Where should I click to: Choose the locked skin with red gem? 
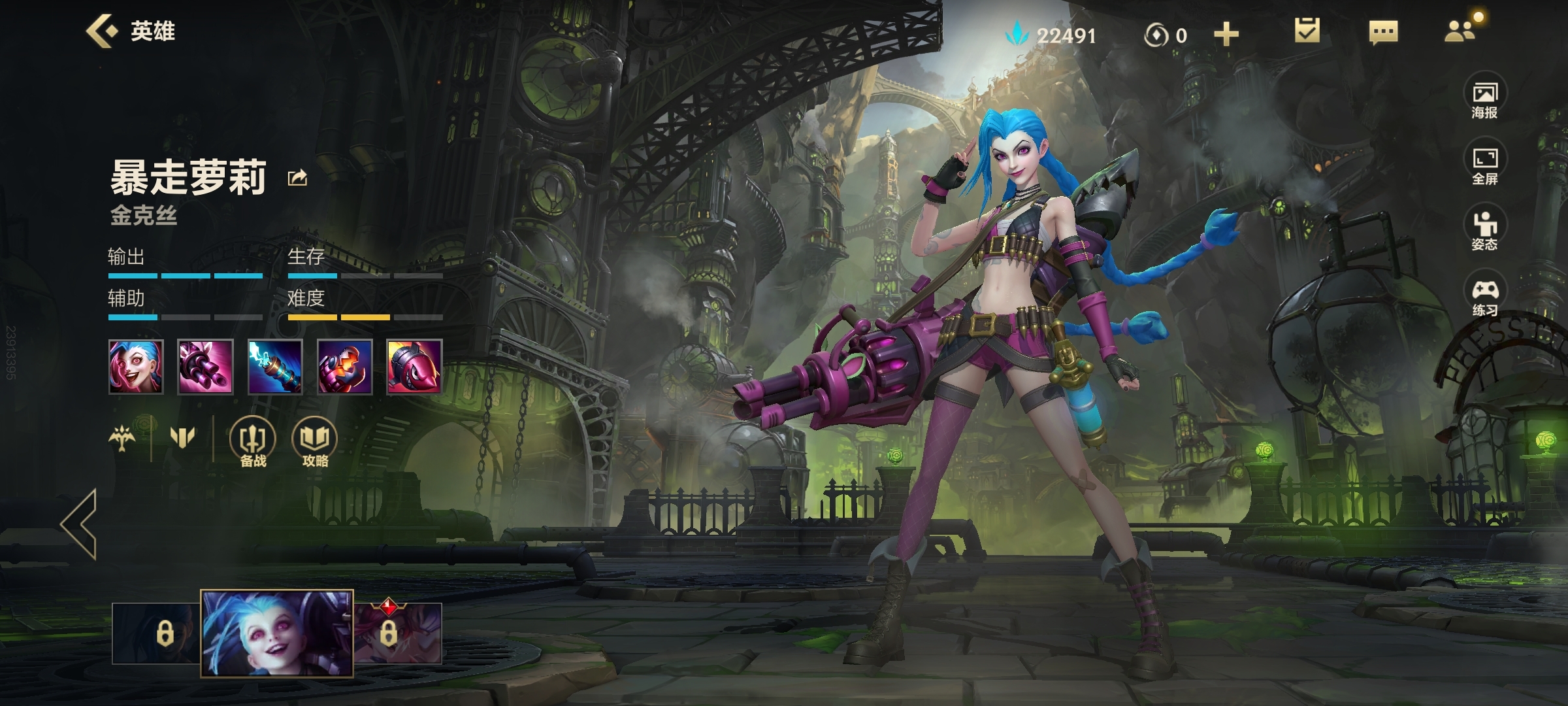(397, 633)
